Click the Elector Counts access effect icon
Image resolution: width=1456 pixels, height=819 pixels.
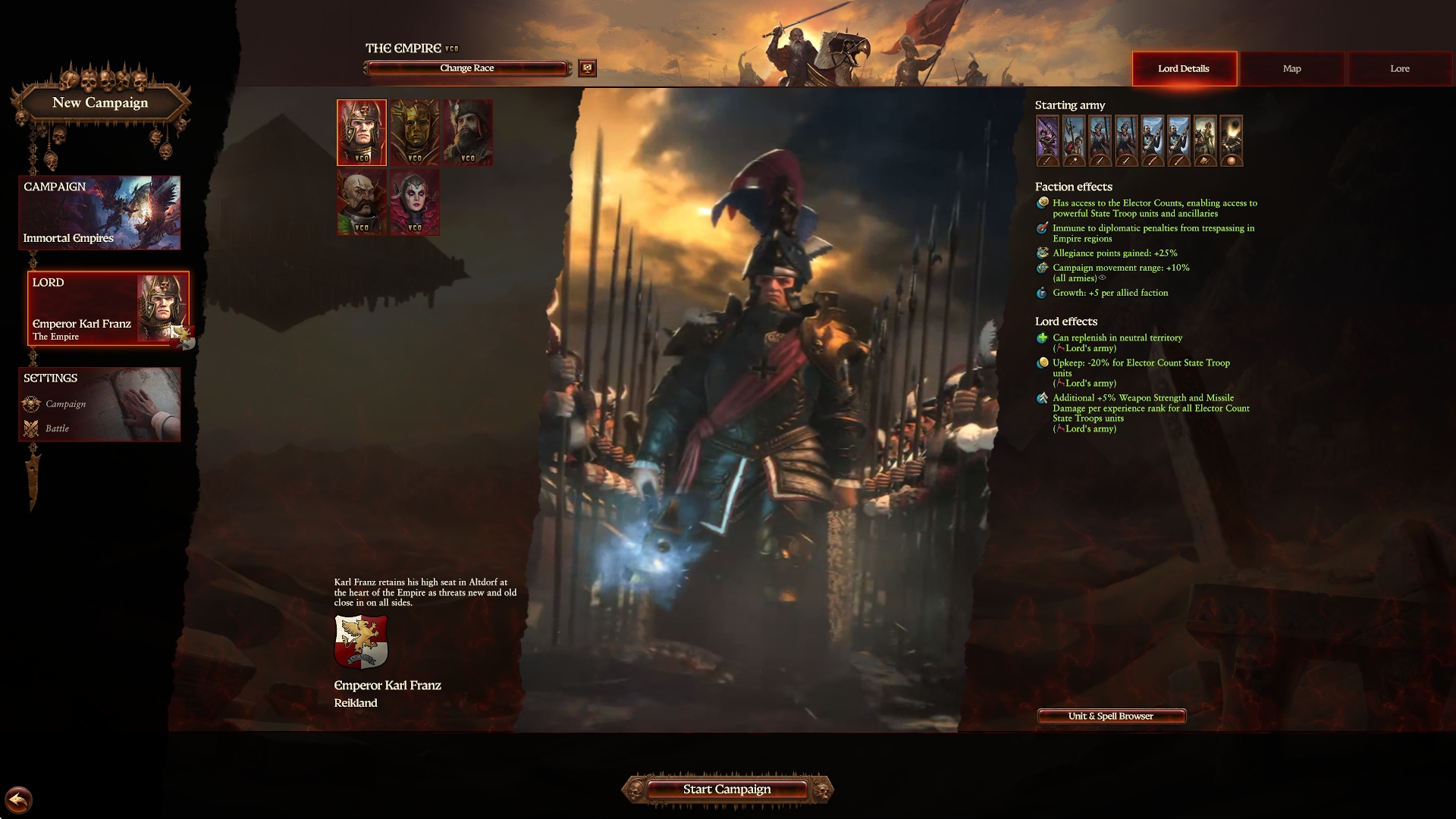(1041, 203)
